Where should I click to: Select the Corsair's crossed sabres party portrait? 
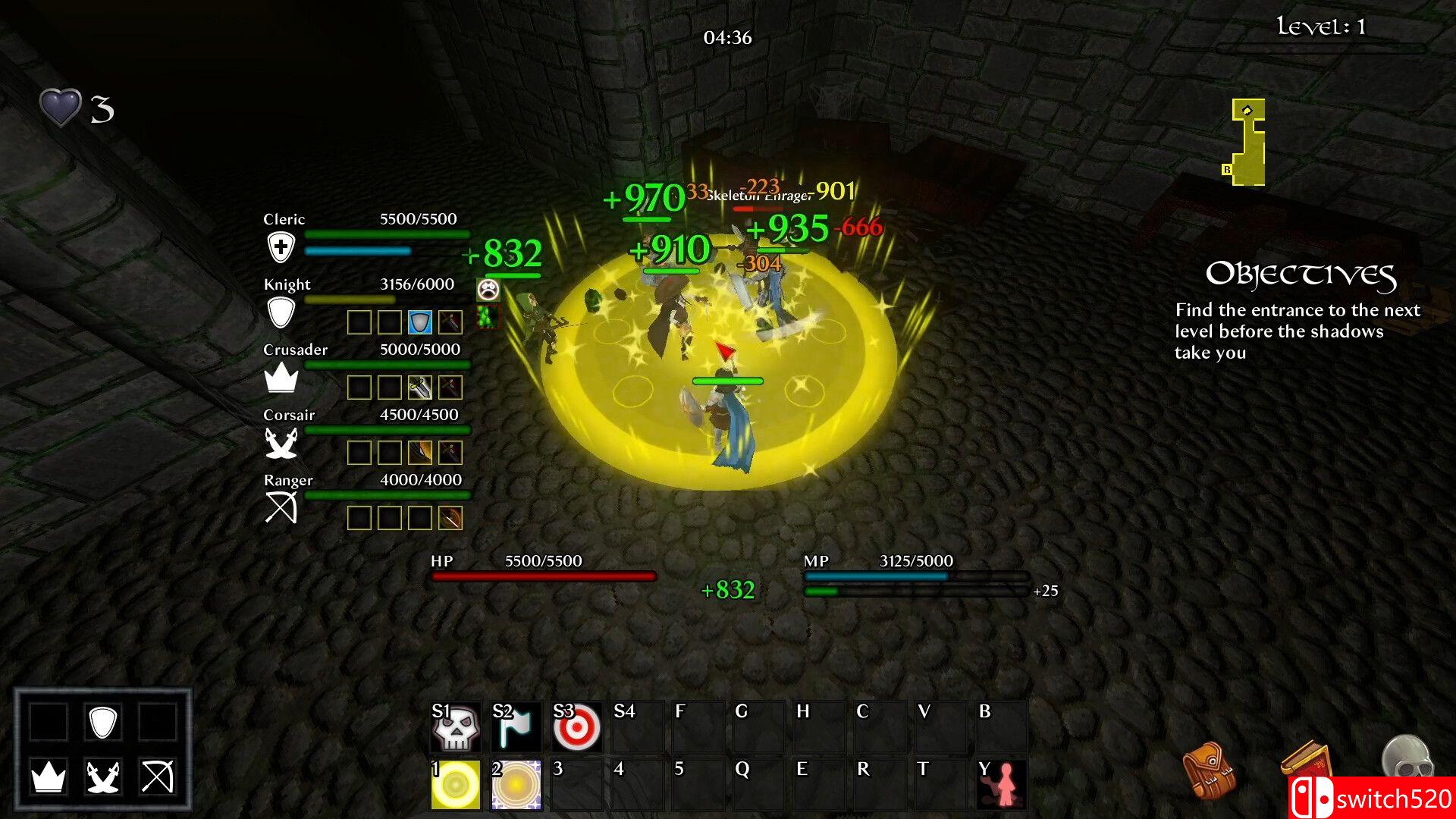(x=281, y=443)
